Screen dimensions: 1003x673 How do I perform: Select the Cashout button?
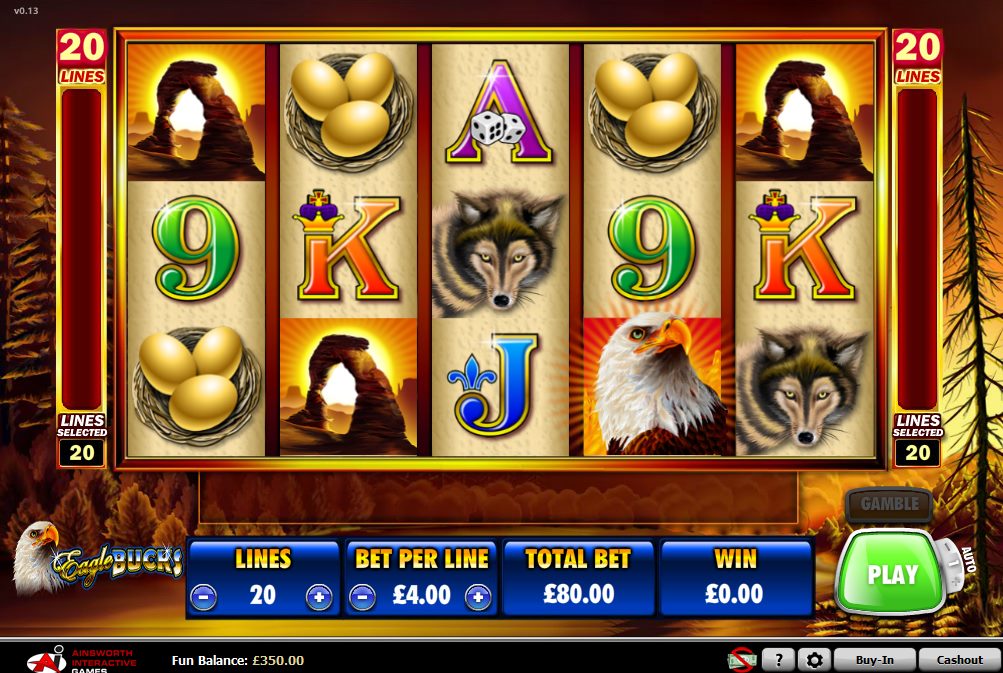959,660
